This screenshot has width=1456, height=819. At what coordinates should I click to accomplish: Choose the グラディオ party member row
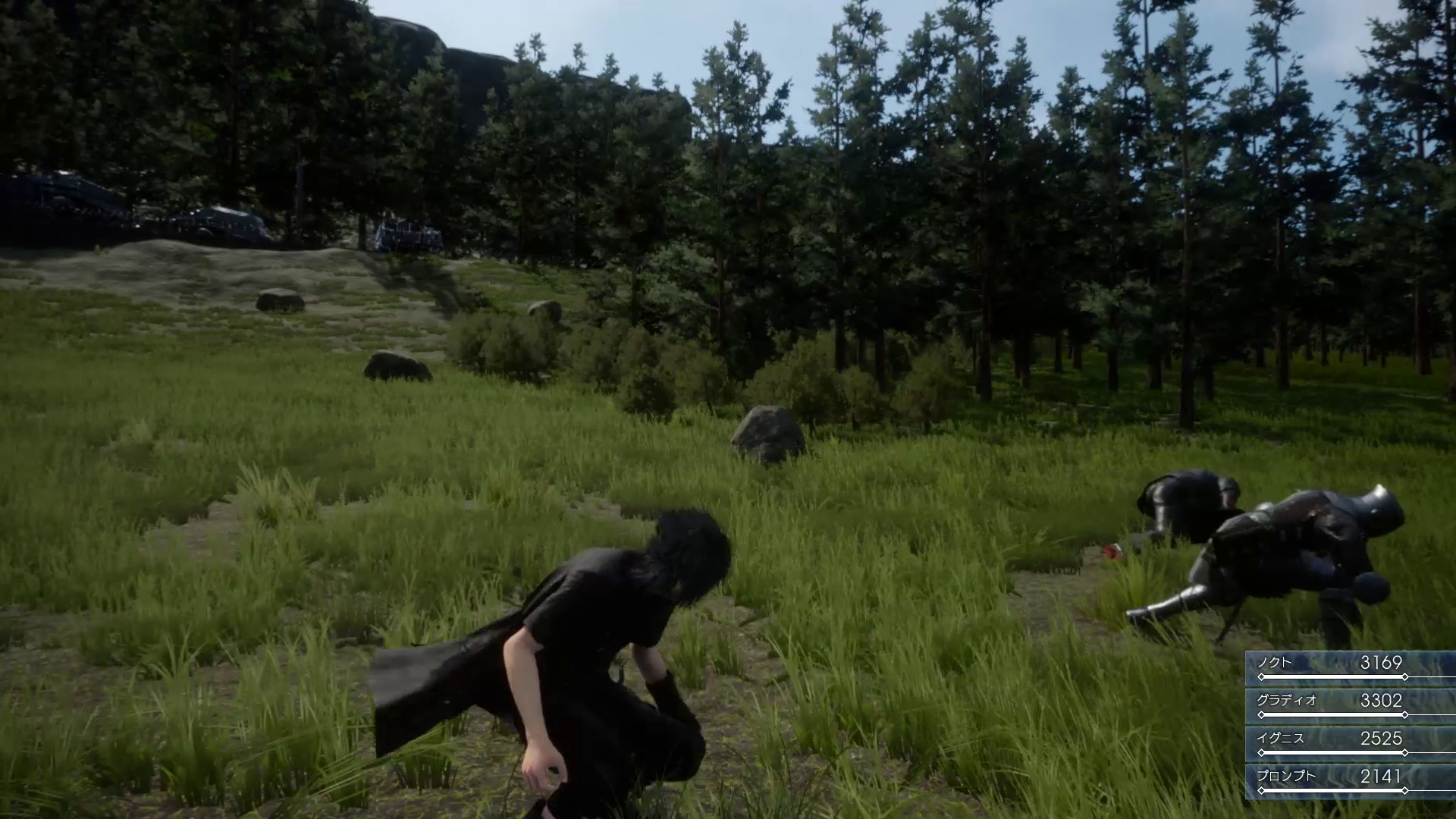1350,704
